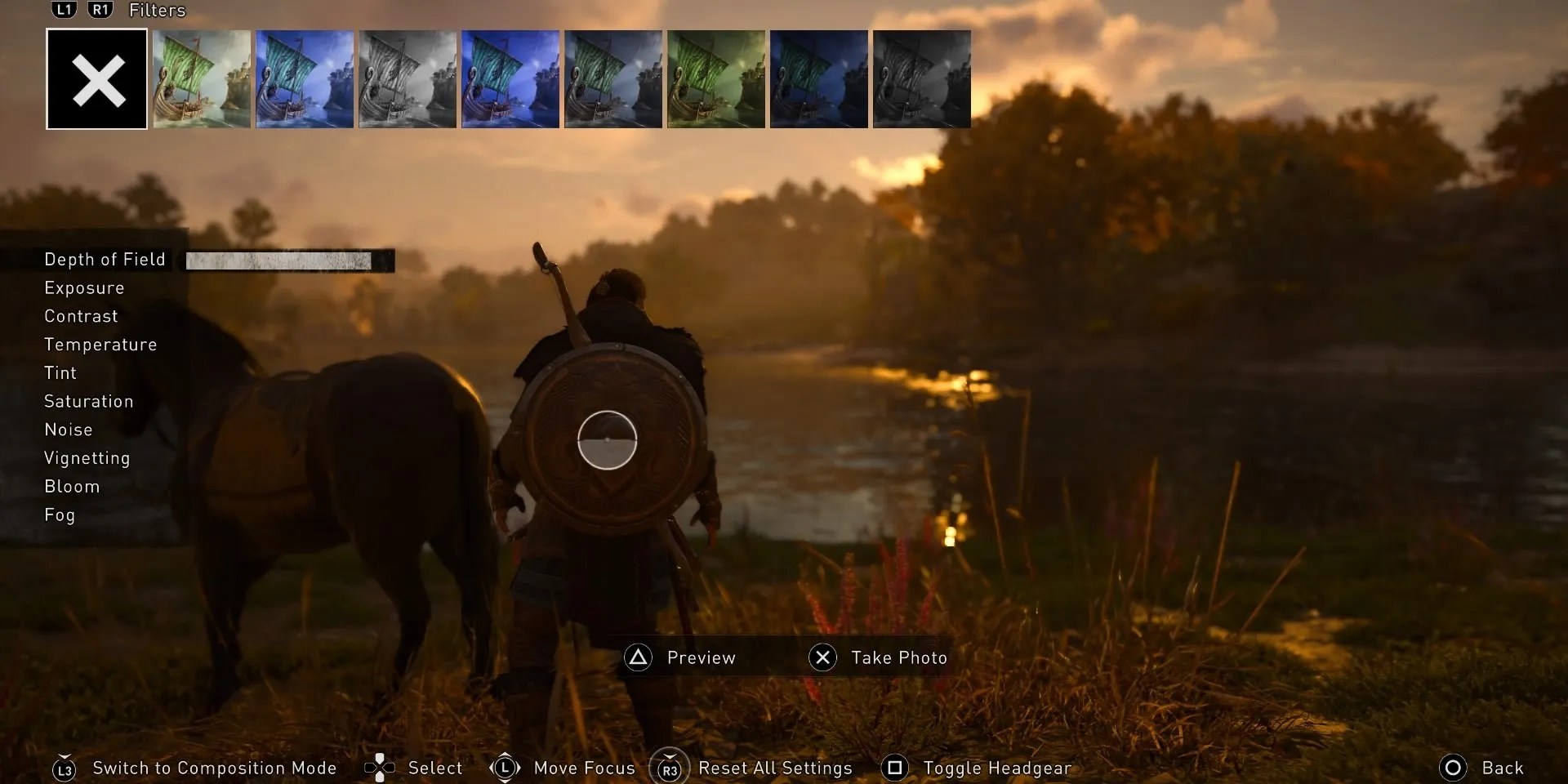Click the Take Photo label
The image size is (1568, 784).
click(898, 657)
